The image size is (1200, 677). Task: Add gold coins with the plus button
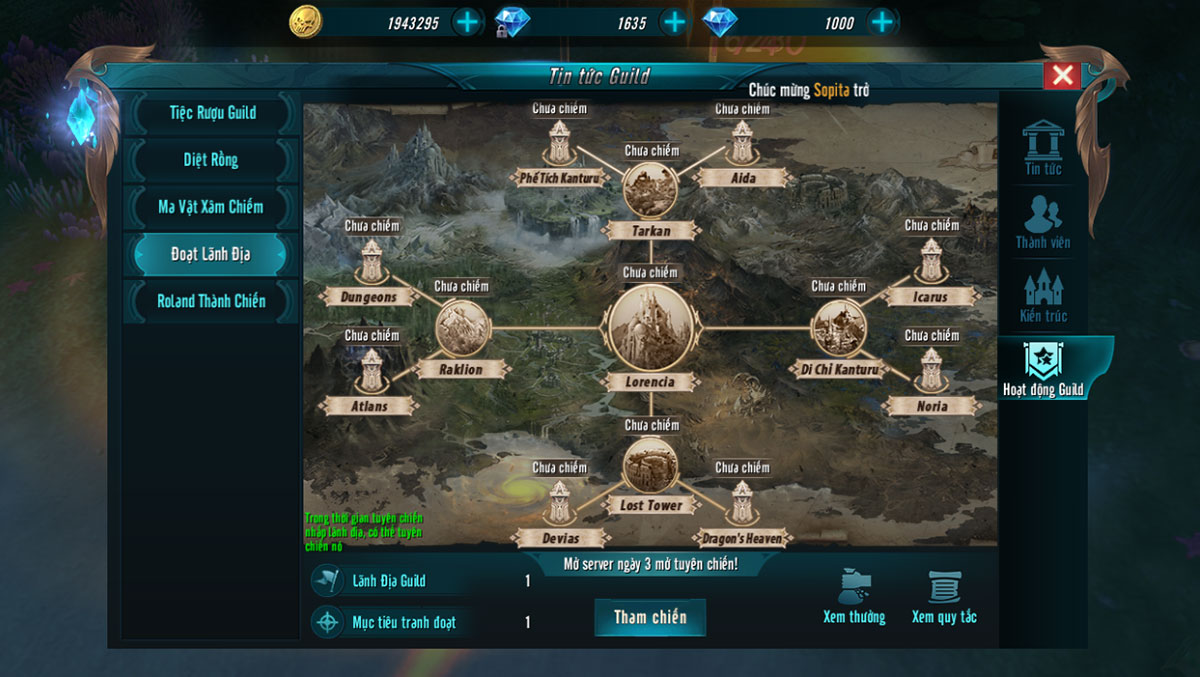[467, 22]
